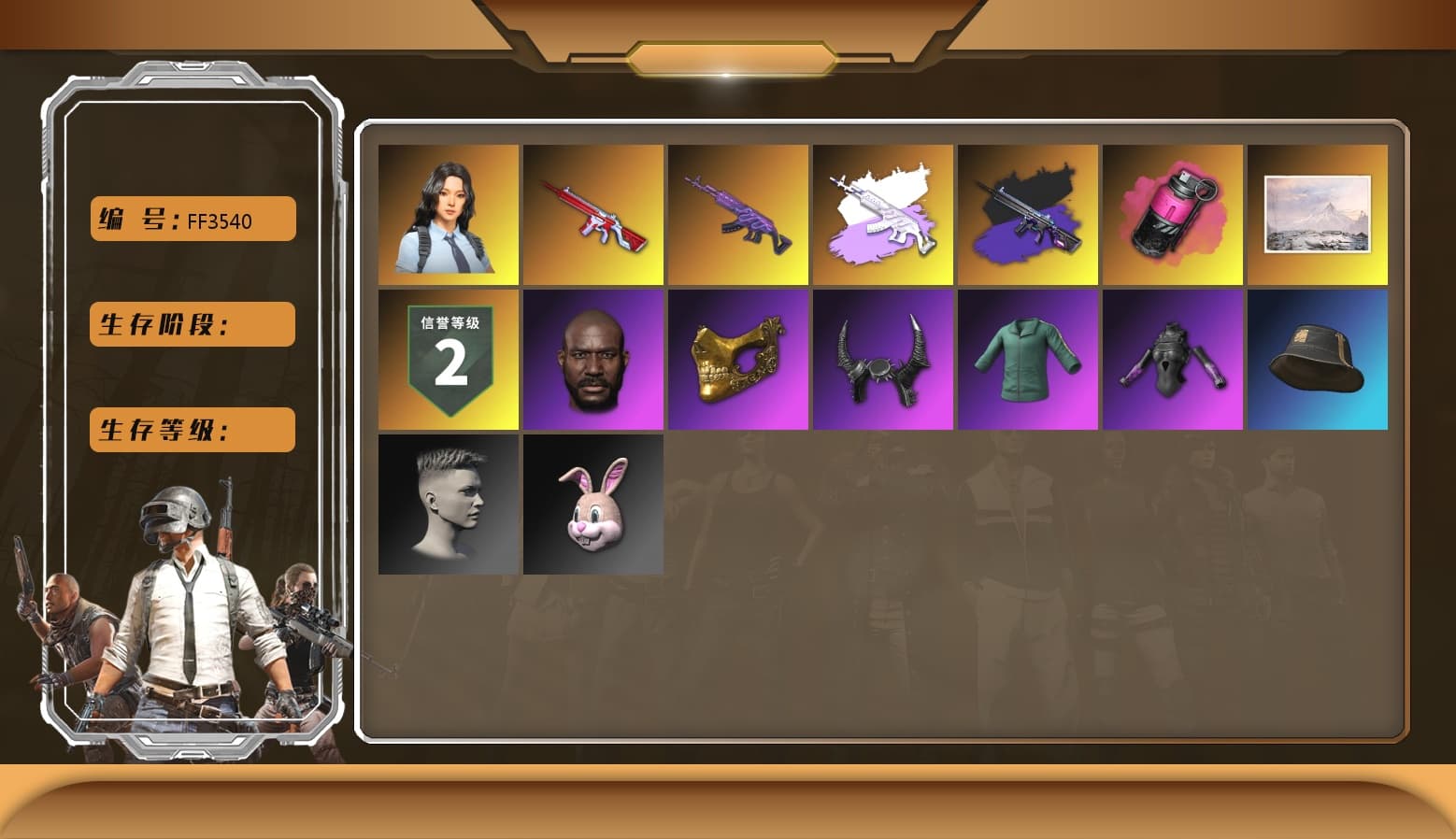Select the purple AKM weapon skin
Image resolution: width=1456 pixels, height=839 pixels.
737,214
